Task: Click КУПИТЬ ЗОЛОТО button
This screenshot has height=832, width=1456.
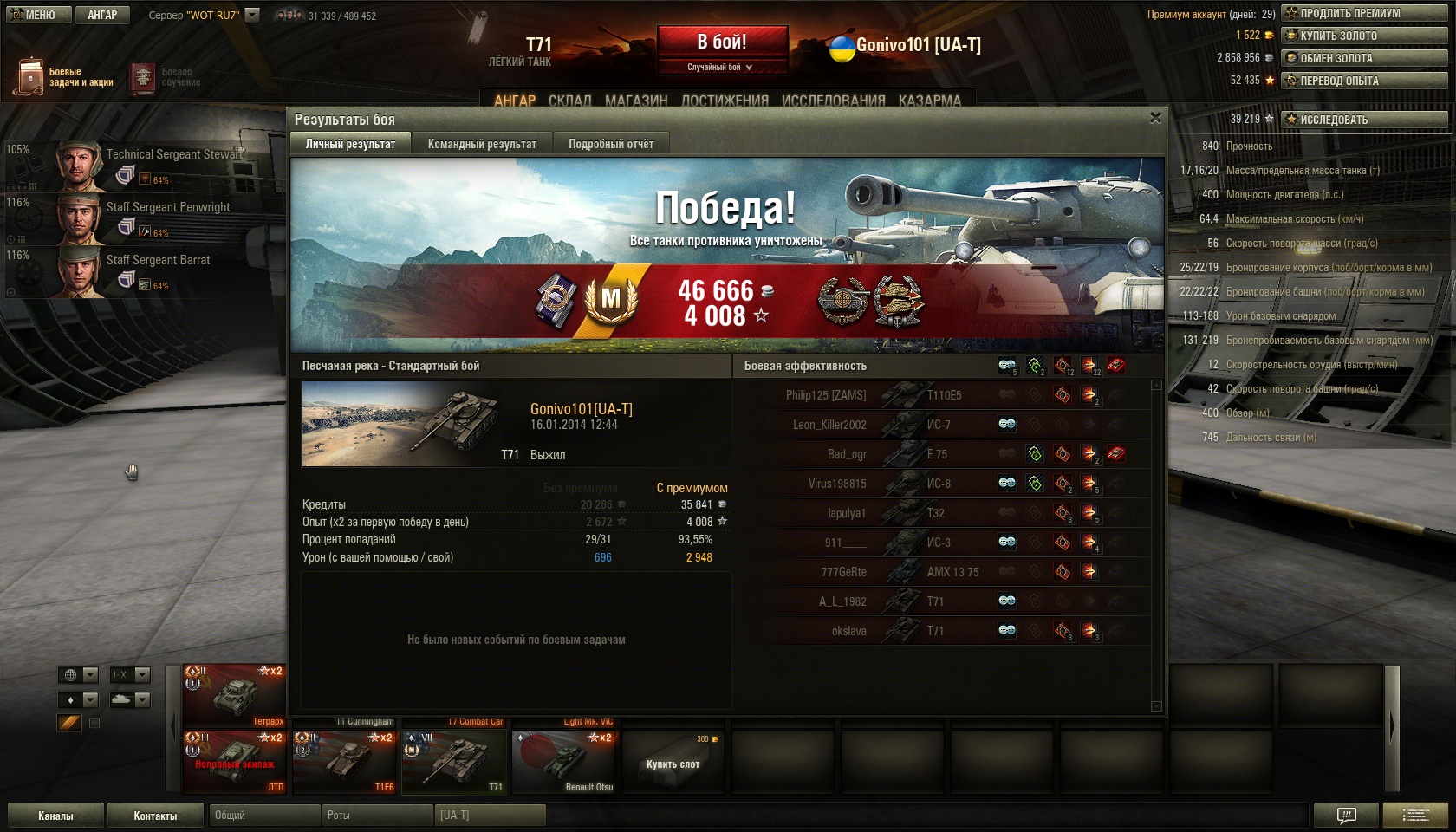Action: coord(1364,36)
